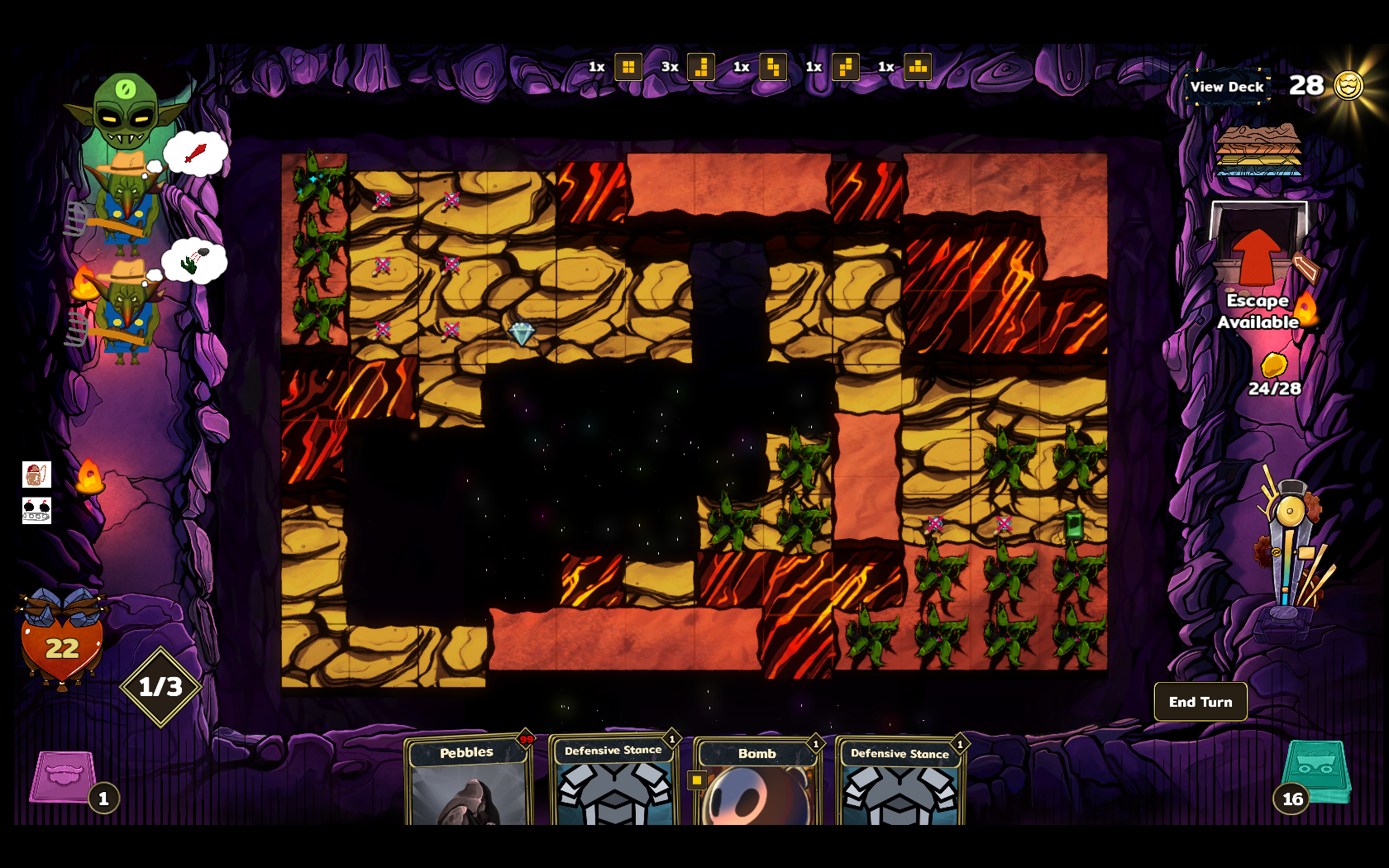1389x868 pixels.
Task: Pick the Defensive Stance card right of Bomb
Action: point(900,783)
